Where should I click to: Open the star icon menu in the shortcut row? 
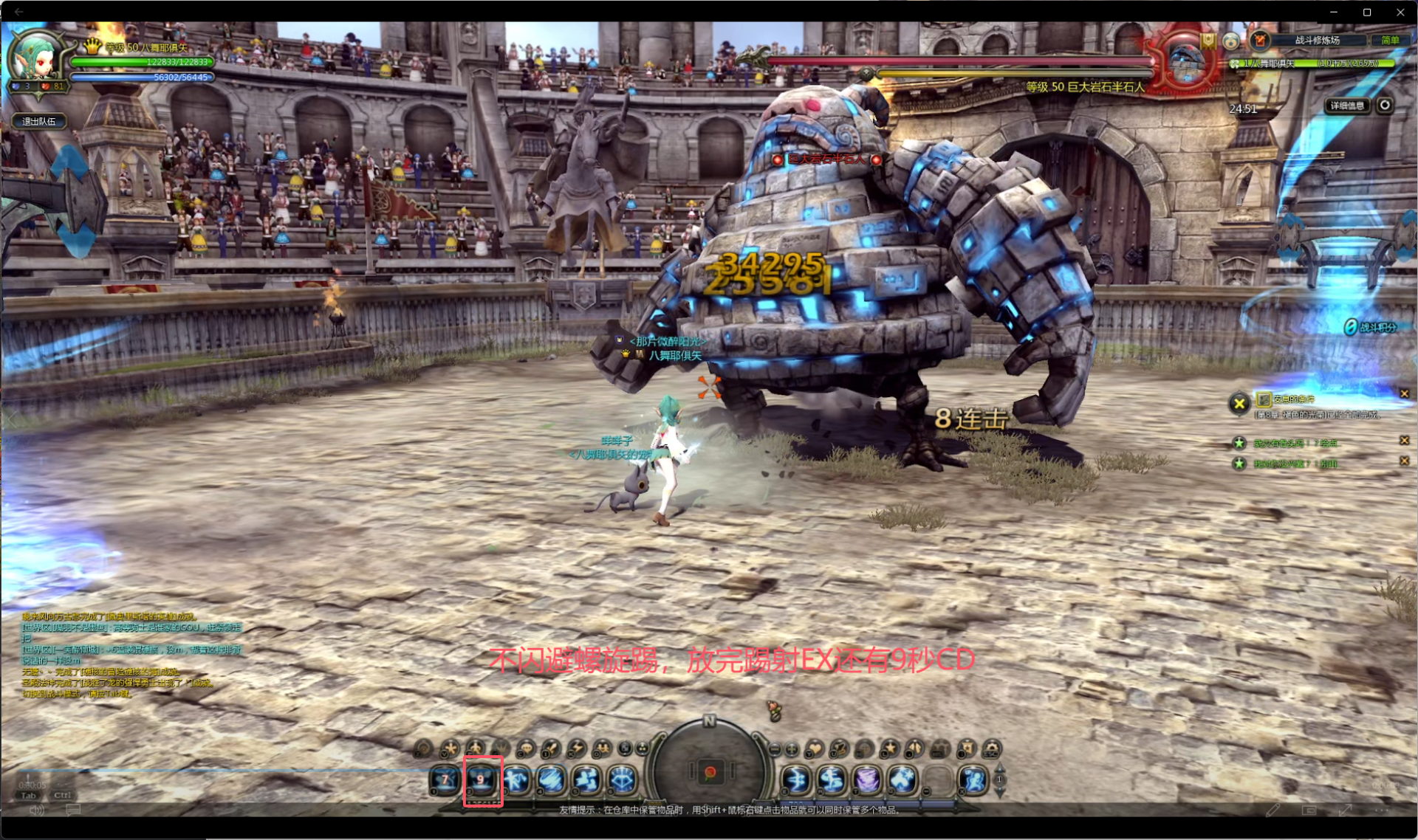tap(889, 749)
